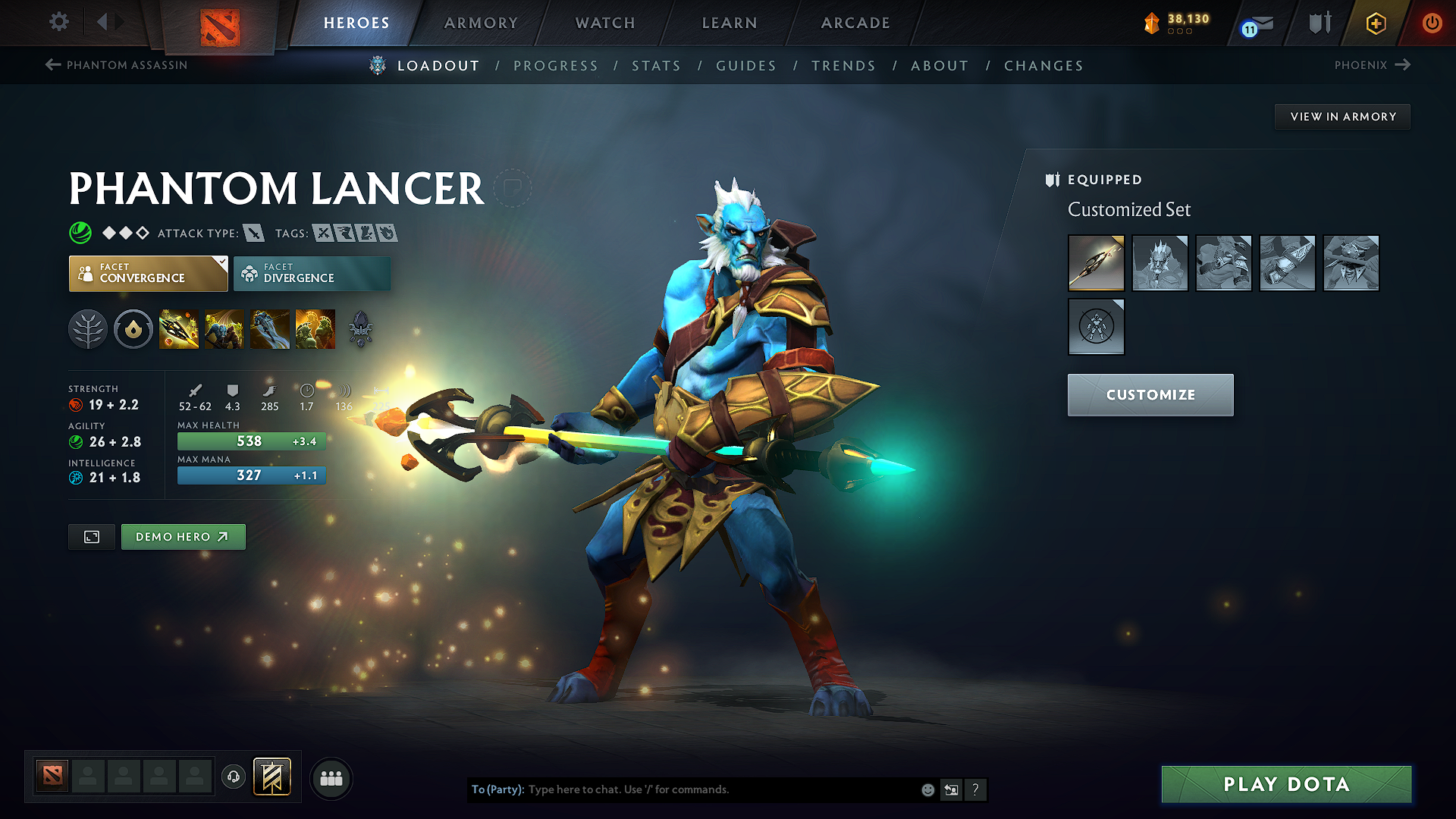Screen dimensions: 1456x819
Task: Select the Spirit Lance ability icon
Action: click(x=179, y=328)
